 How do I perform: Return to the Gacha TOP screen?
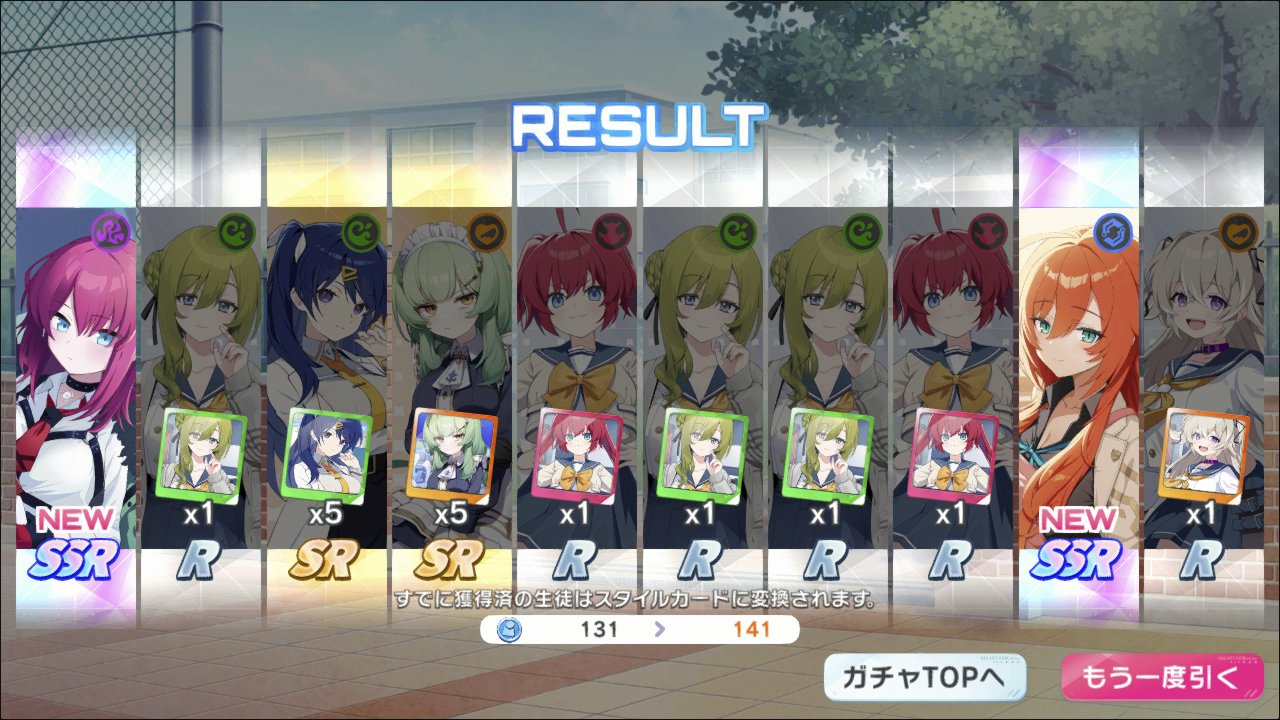pos(925,678)
